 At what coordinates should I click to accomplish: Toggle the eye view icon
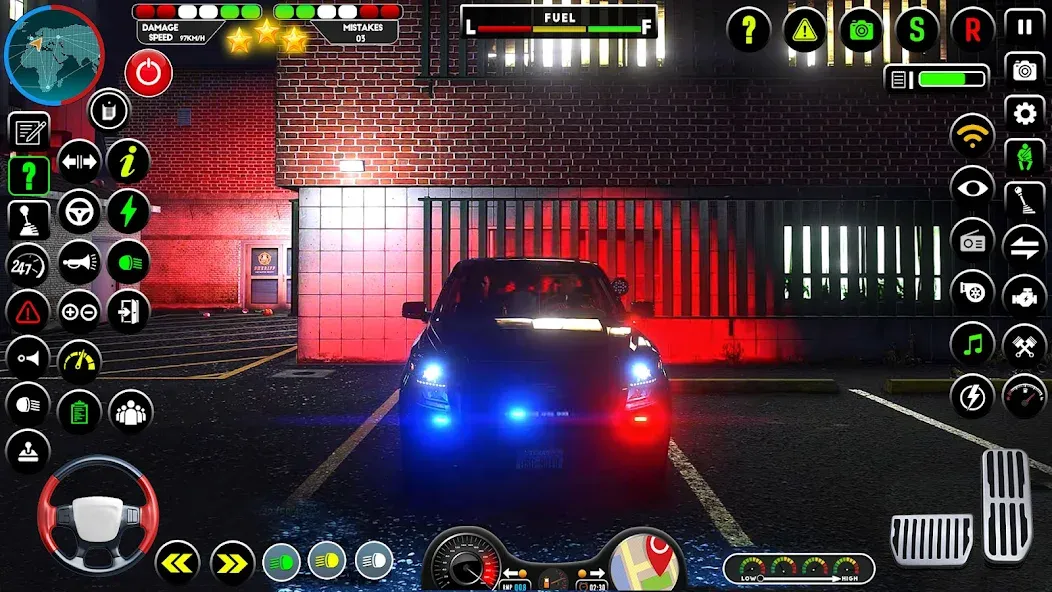click(972, 188)
